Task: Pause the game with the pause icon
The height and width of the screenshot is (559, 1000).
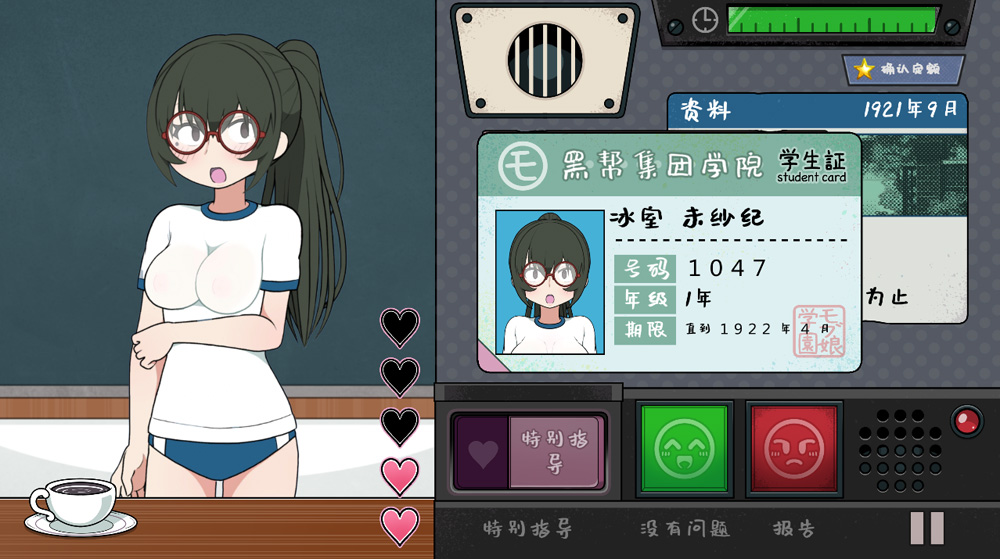Action: (x=927, y=527)
